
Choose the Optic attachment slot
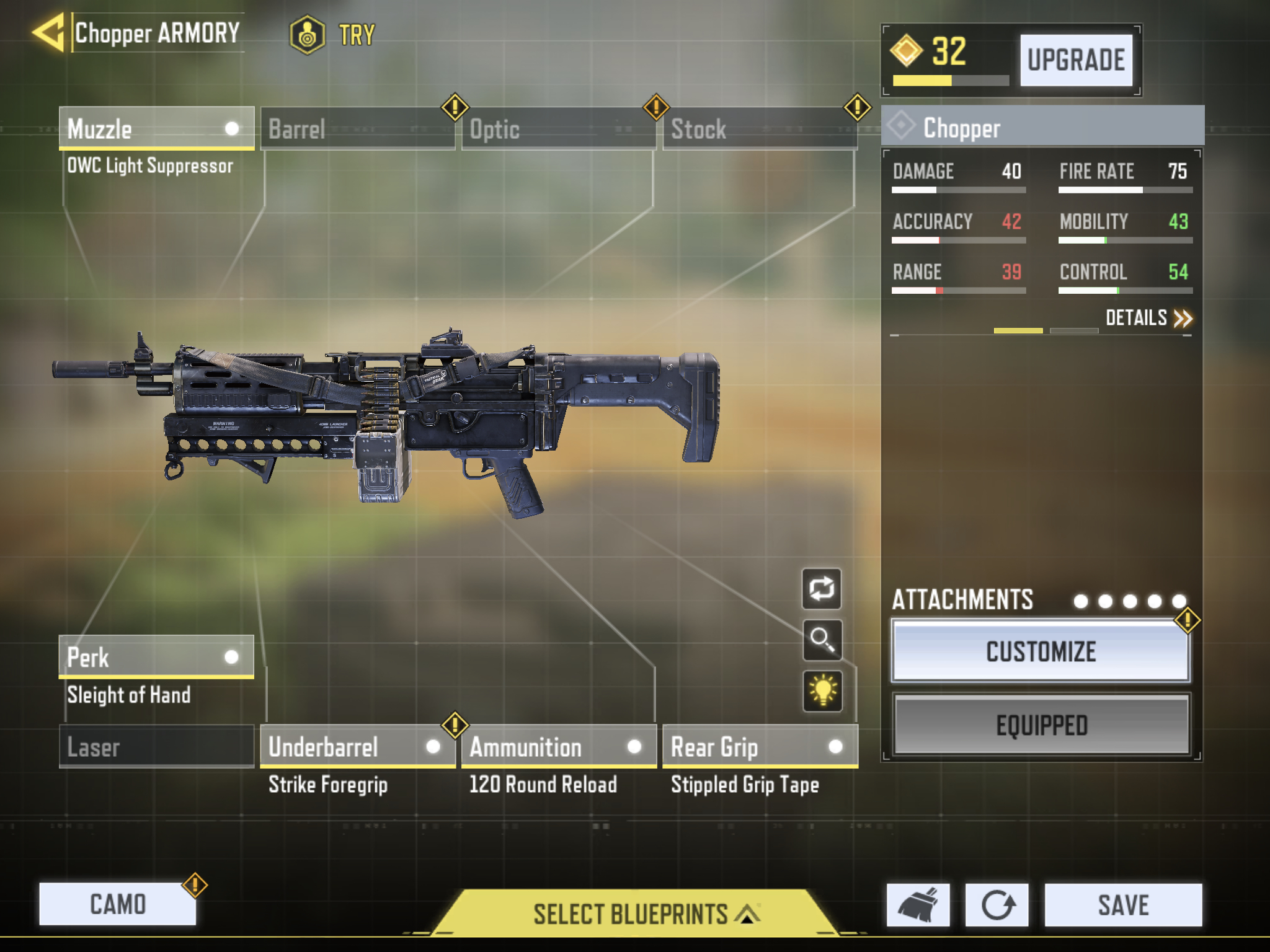[558, 128]
